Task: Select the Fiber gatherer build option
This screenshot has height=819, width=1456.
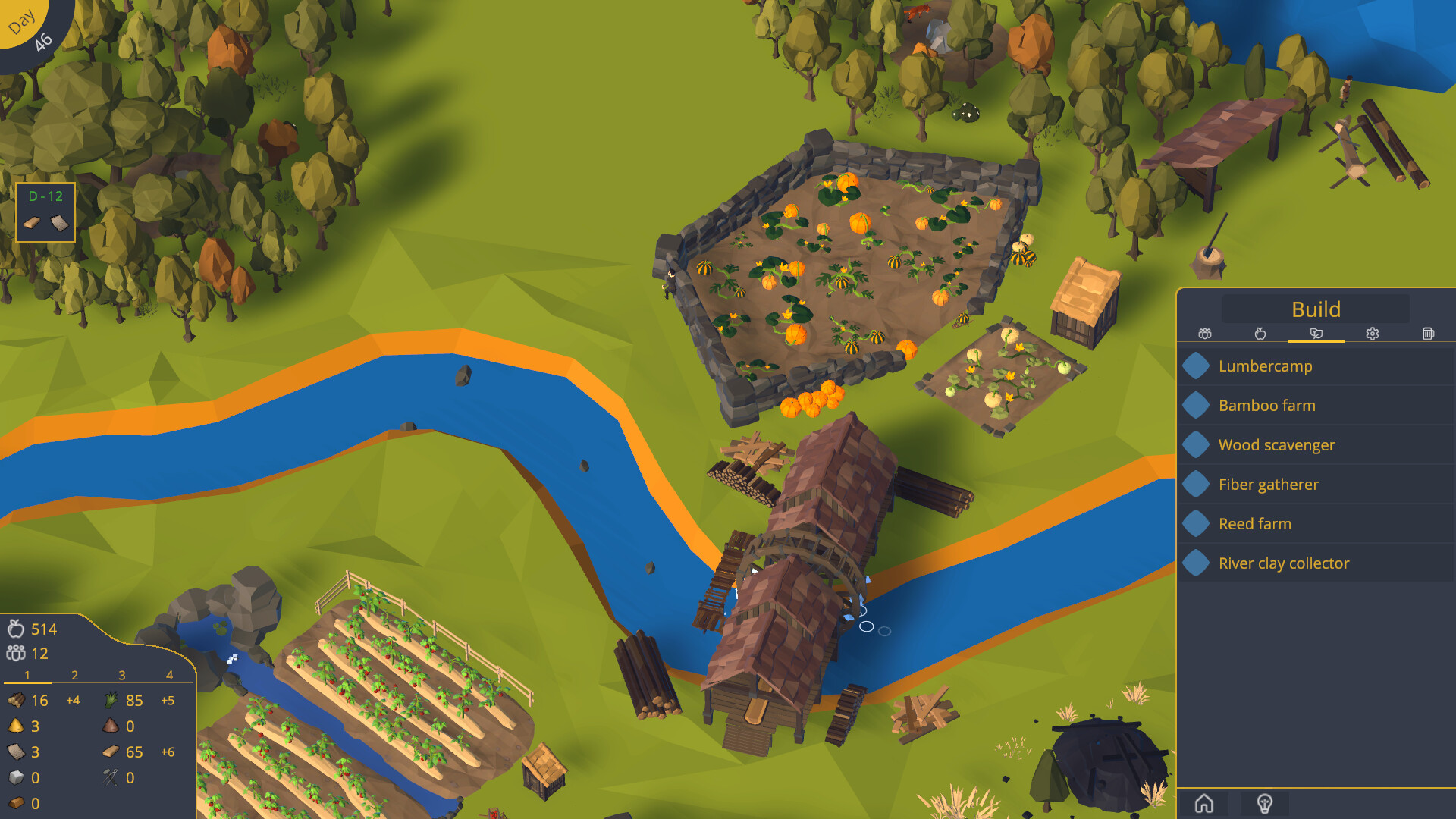Action: point(1269,484)
